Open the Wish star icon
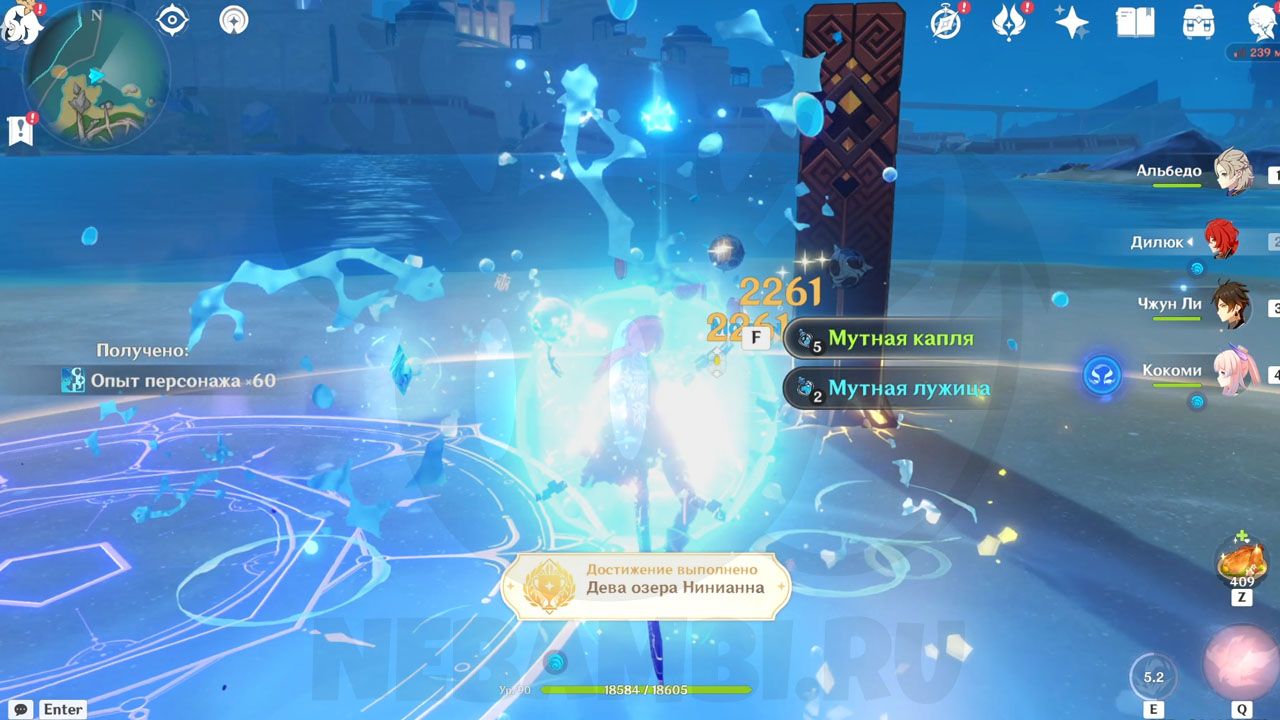 click(1072, 22)
